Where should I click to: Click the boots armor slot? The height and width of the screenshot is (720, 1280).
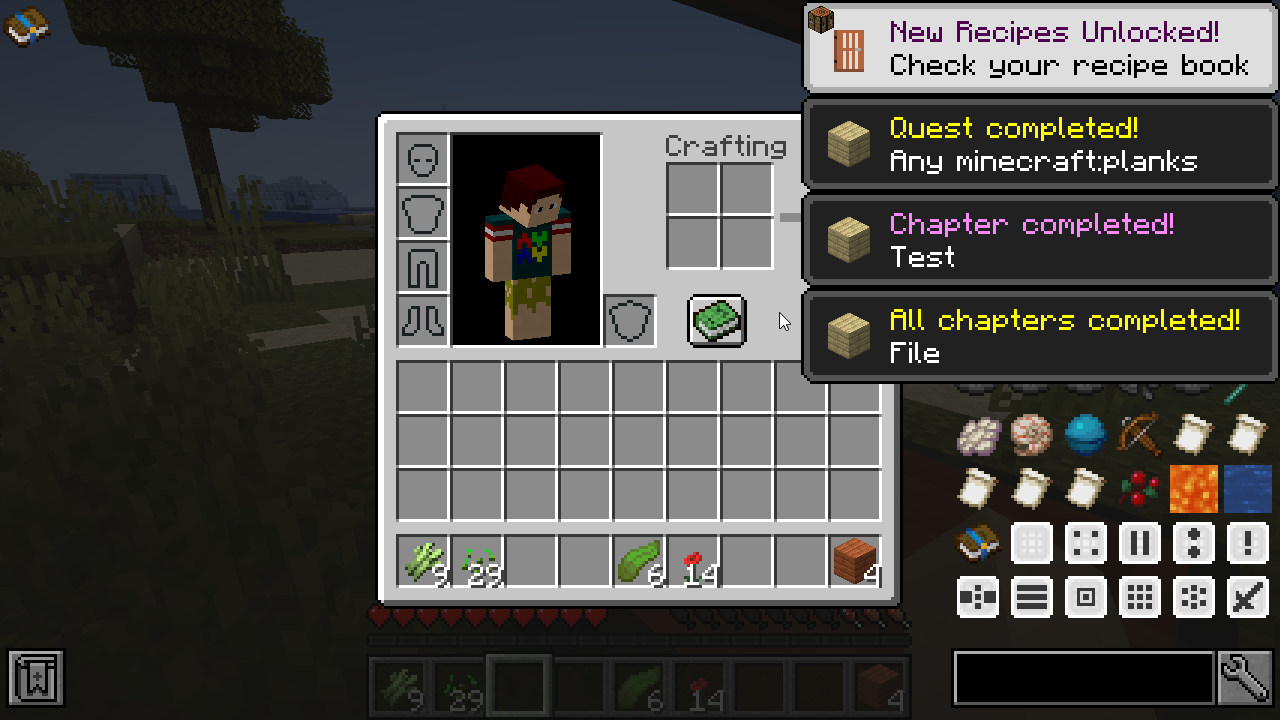click(x=423, y=321)
